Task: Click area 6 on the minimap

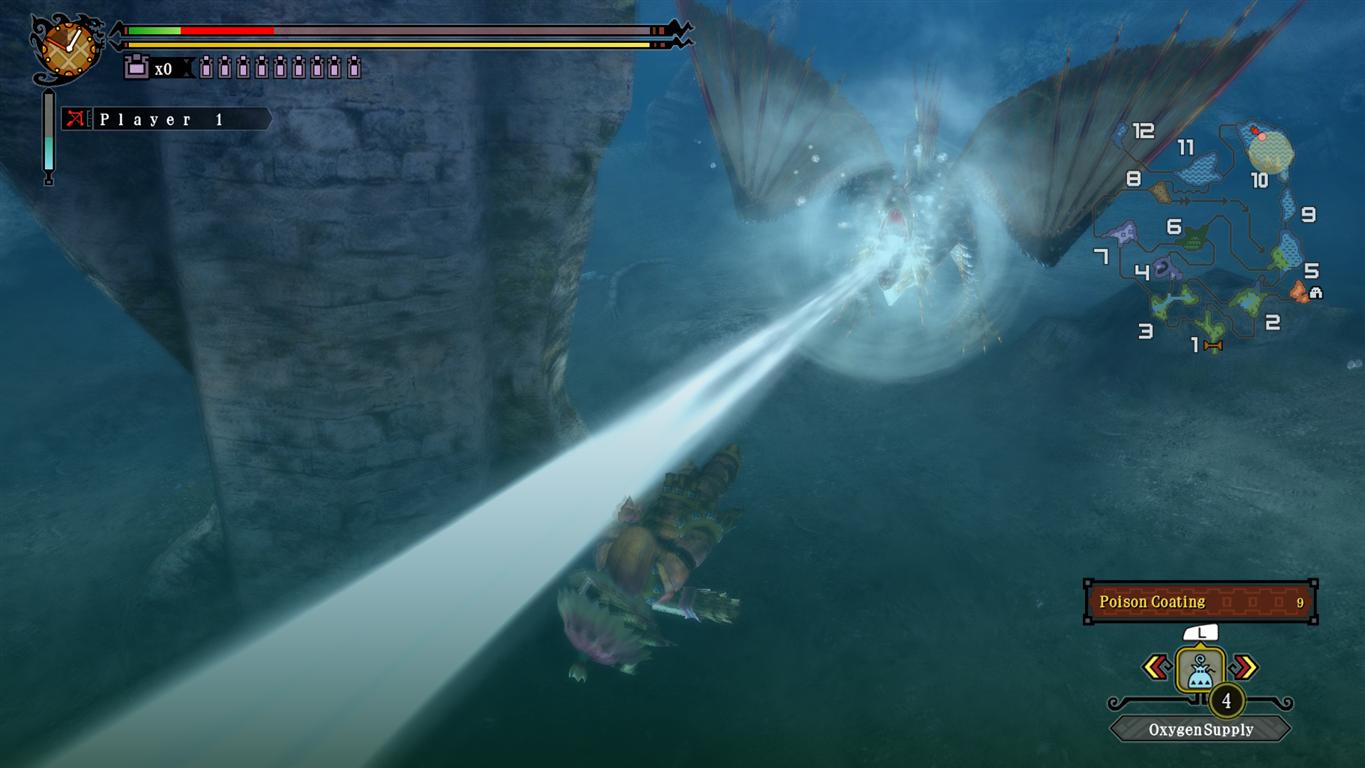Action: pyautogui.click(x=1174, y=227)
